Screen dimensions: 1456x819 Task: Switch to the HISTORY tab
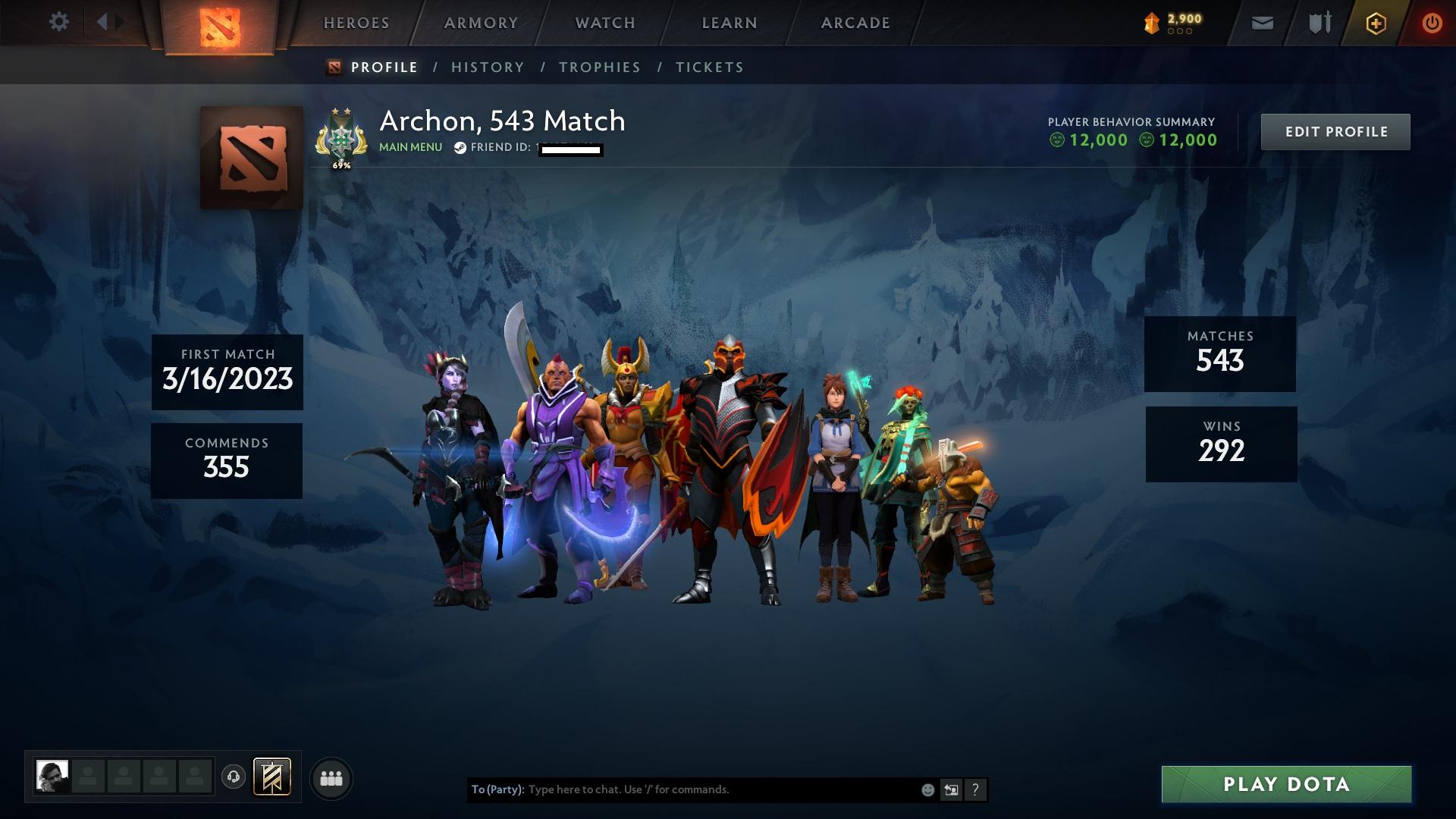(487, 67)
